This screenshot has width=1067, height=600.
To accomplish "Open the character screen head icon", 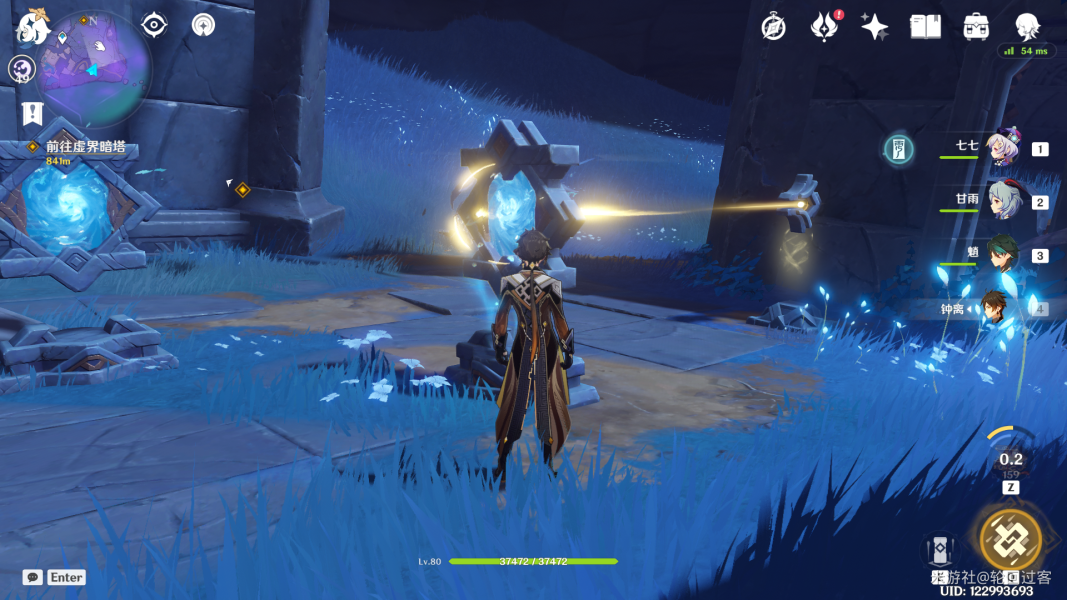I will (x=1027, y=27).
